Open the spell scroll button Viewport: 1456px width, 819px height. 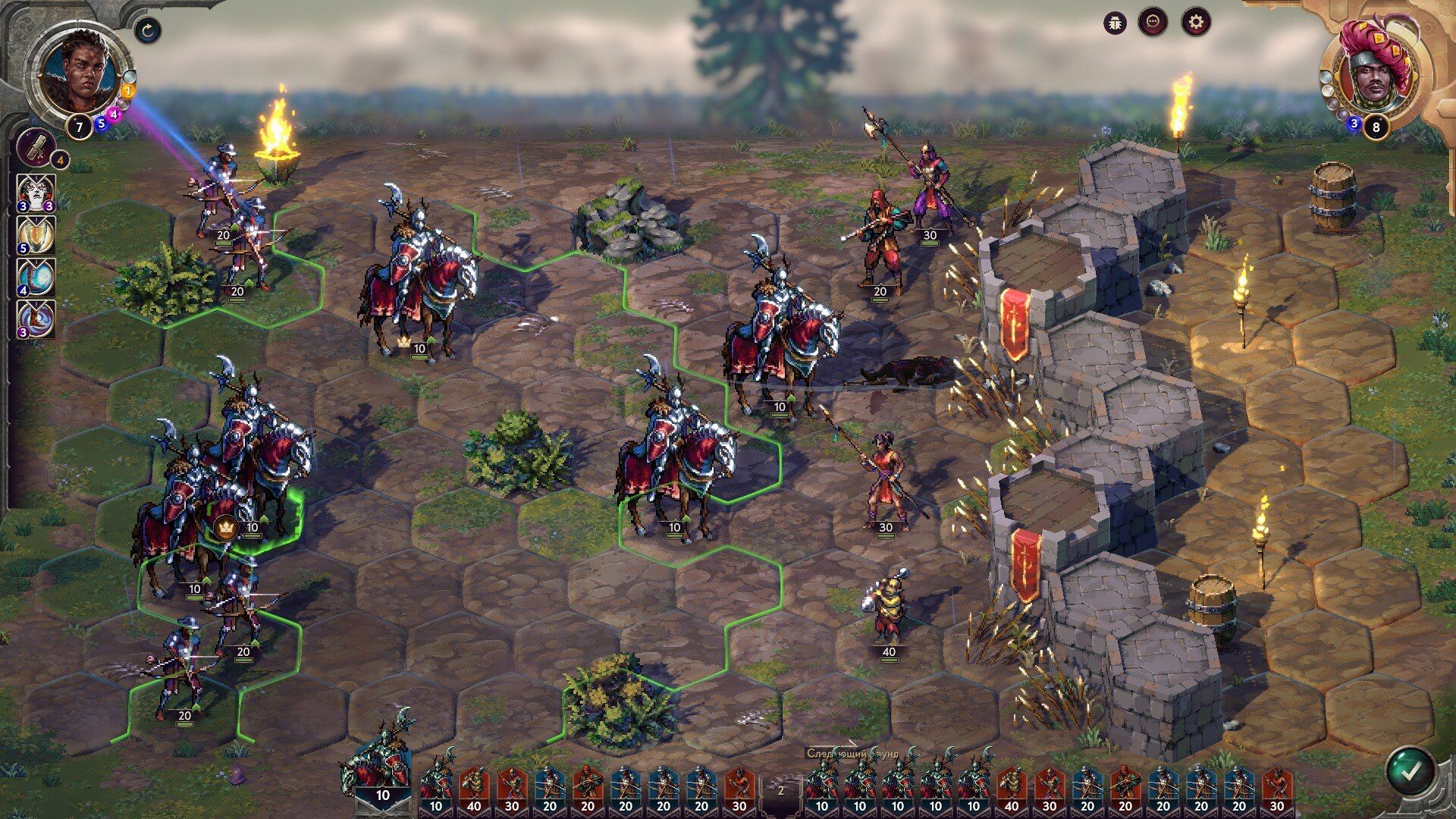pyautogui.click(x=36, y=146)
